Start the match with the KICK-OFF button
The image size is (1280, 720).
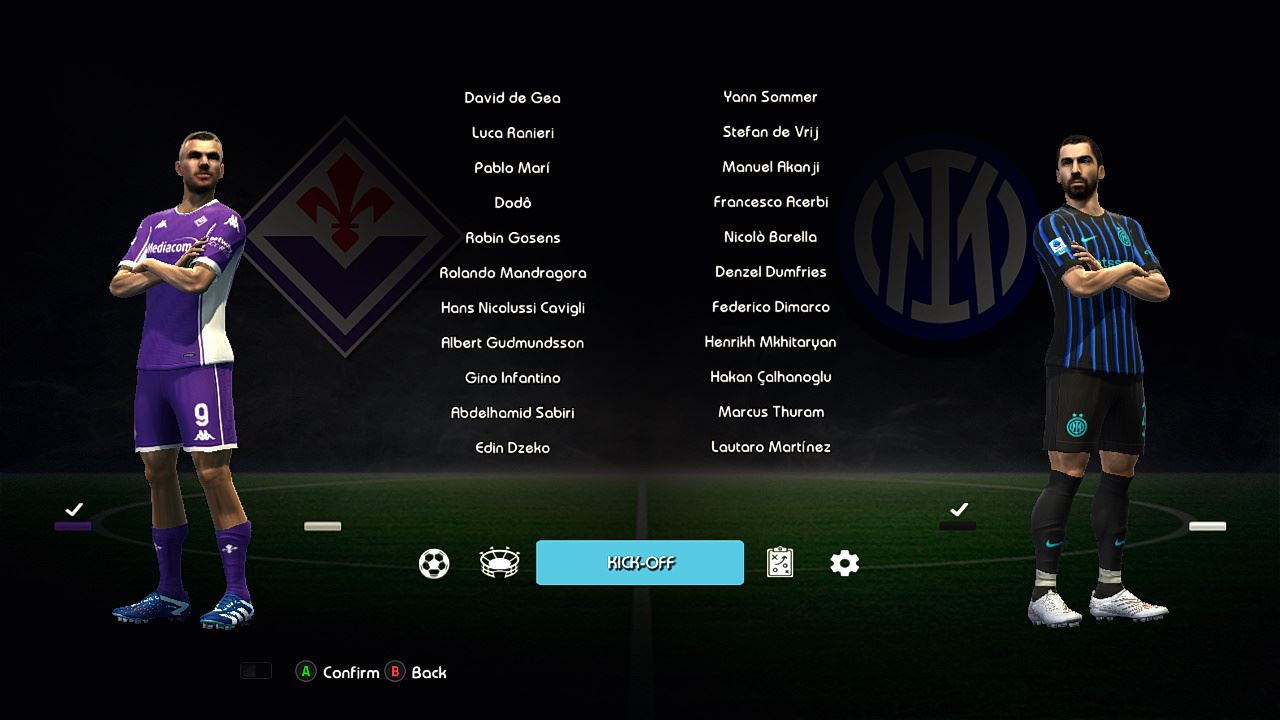[640, 563]
